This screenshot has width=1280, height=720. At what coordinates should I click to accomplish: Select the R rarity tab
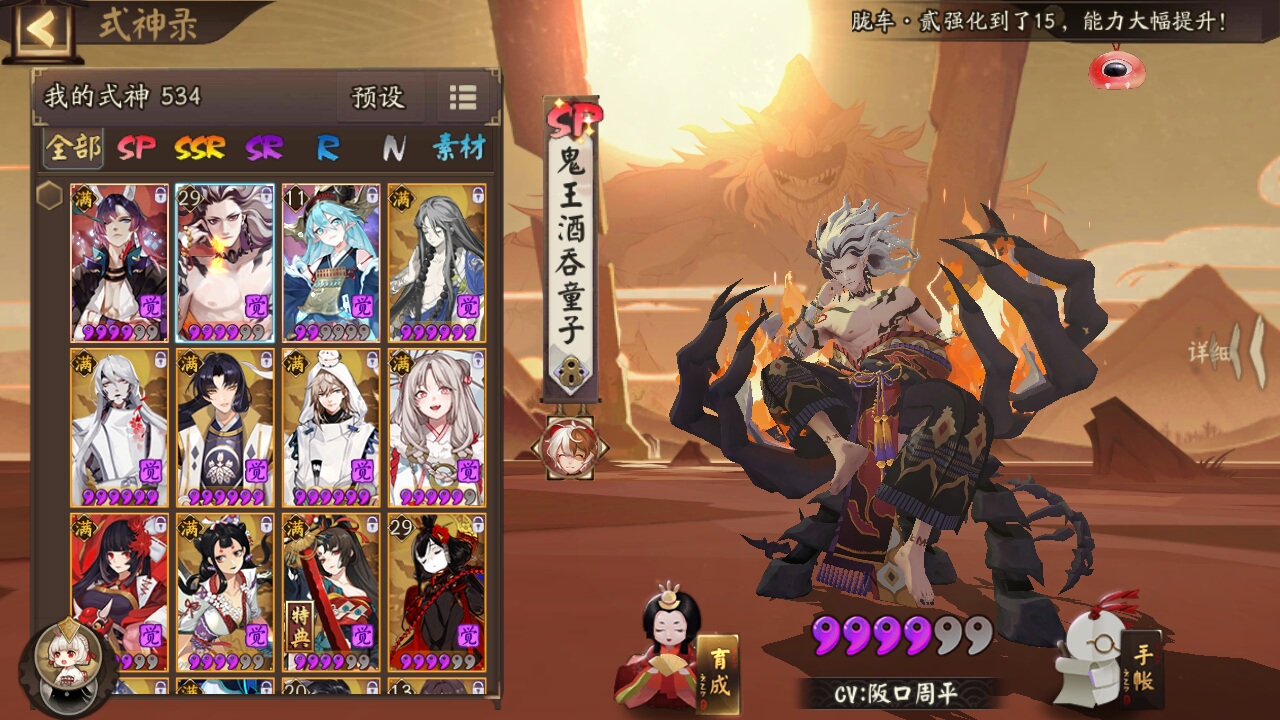328,149
